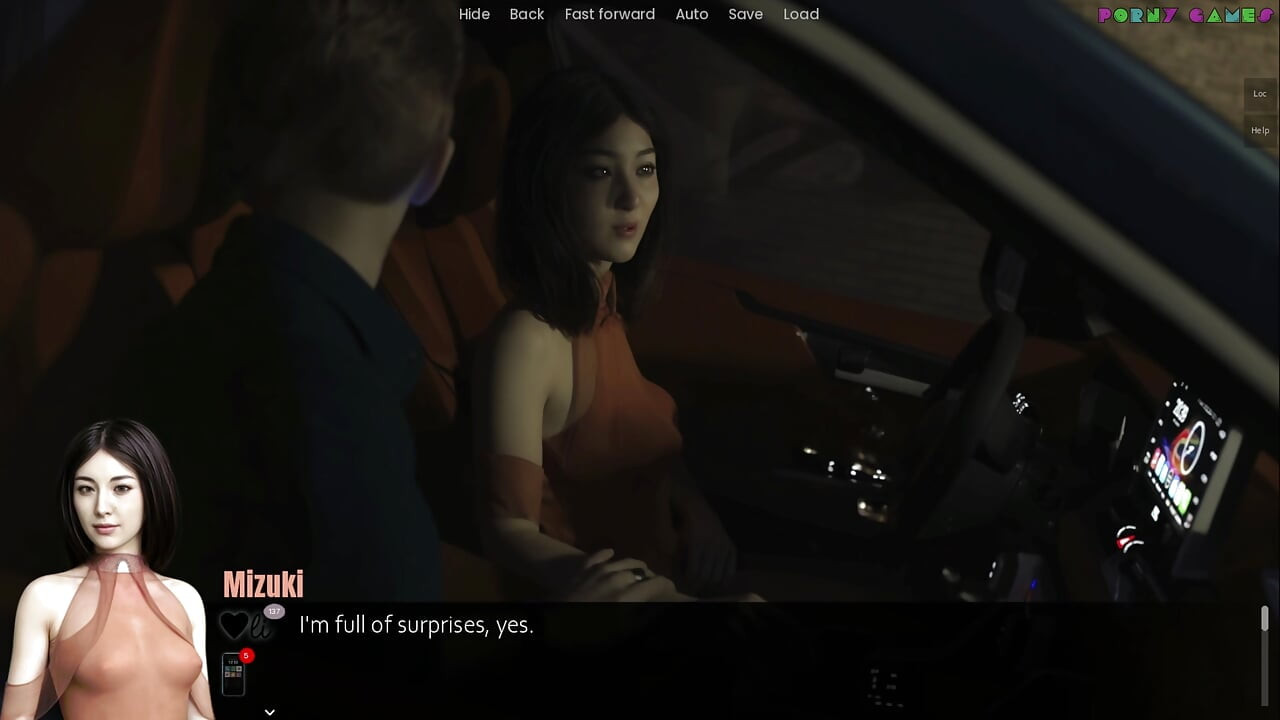Screen dimensions: 1280x720
Task: Go Back to the previous line
Action: pyautogui.click(x=527, y=14)
